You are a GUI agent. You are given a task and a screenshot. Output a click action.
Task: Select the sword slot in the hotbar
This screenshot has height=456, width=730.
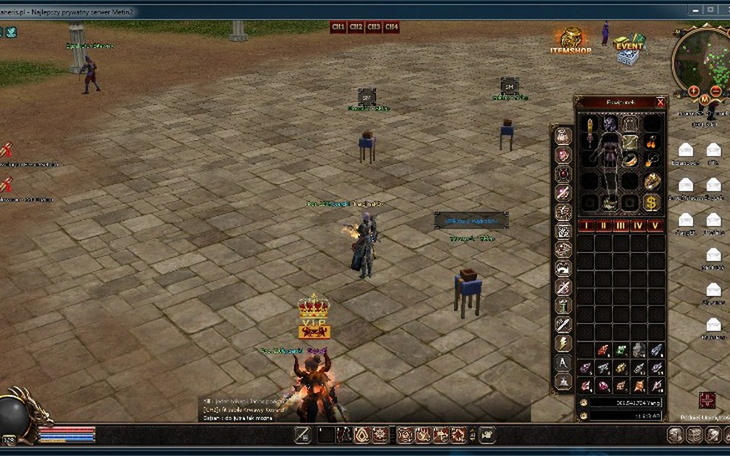click(x=302, y=435)
